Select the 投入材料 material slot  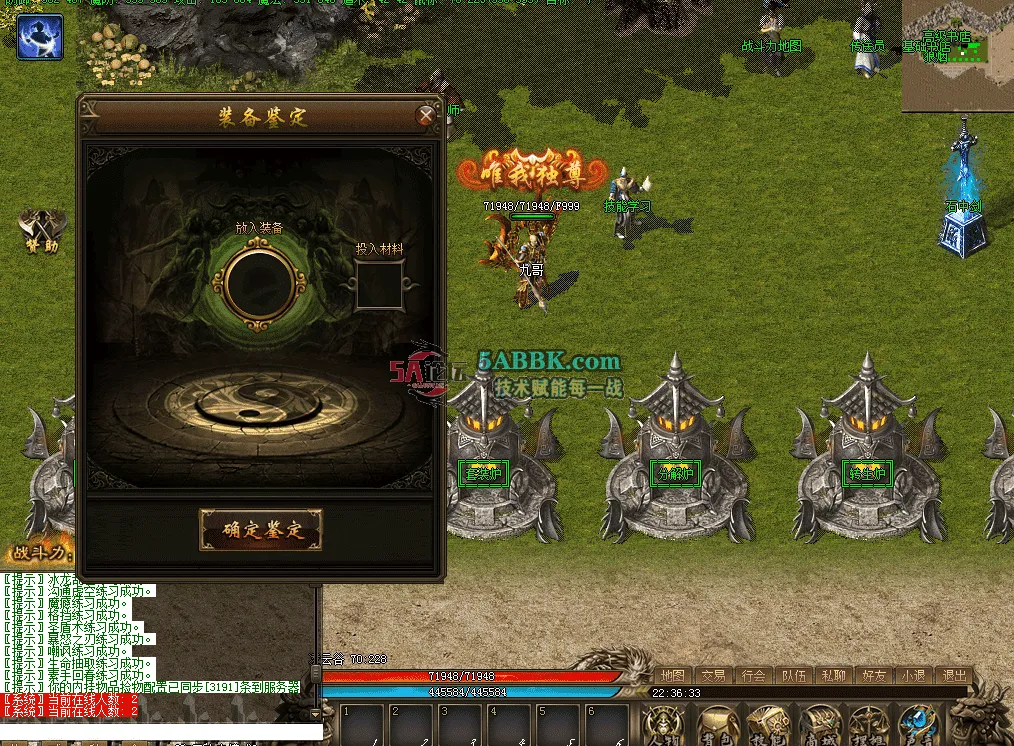coord(380,287)
